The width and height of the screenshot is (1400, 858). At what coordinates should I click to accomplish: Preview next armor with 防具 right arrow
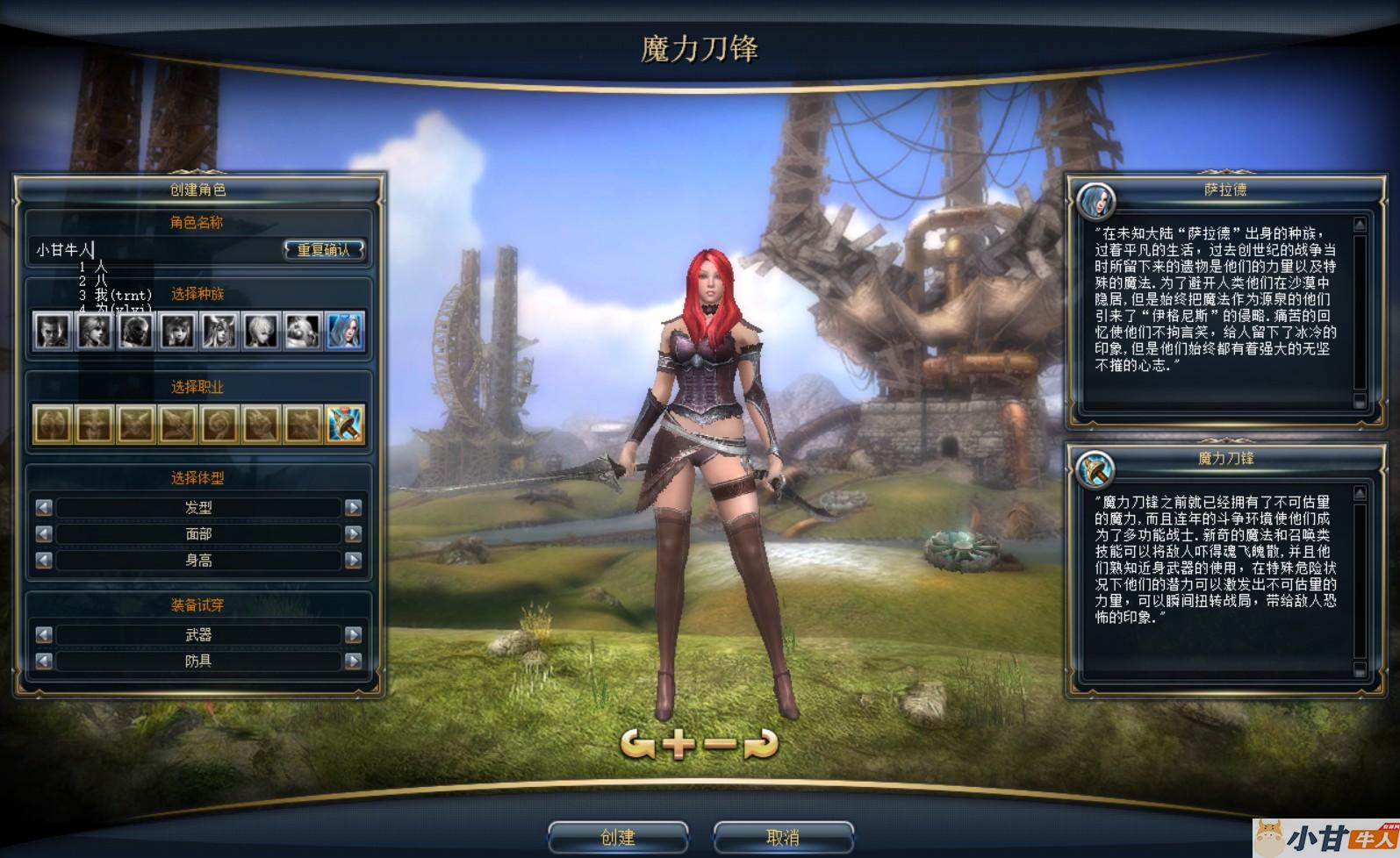click(354, 661)
